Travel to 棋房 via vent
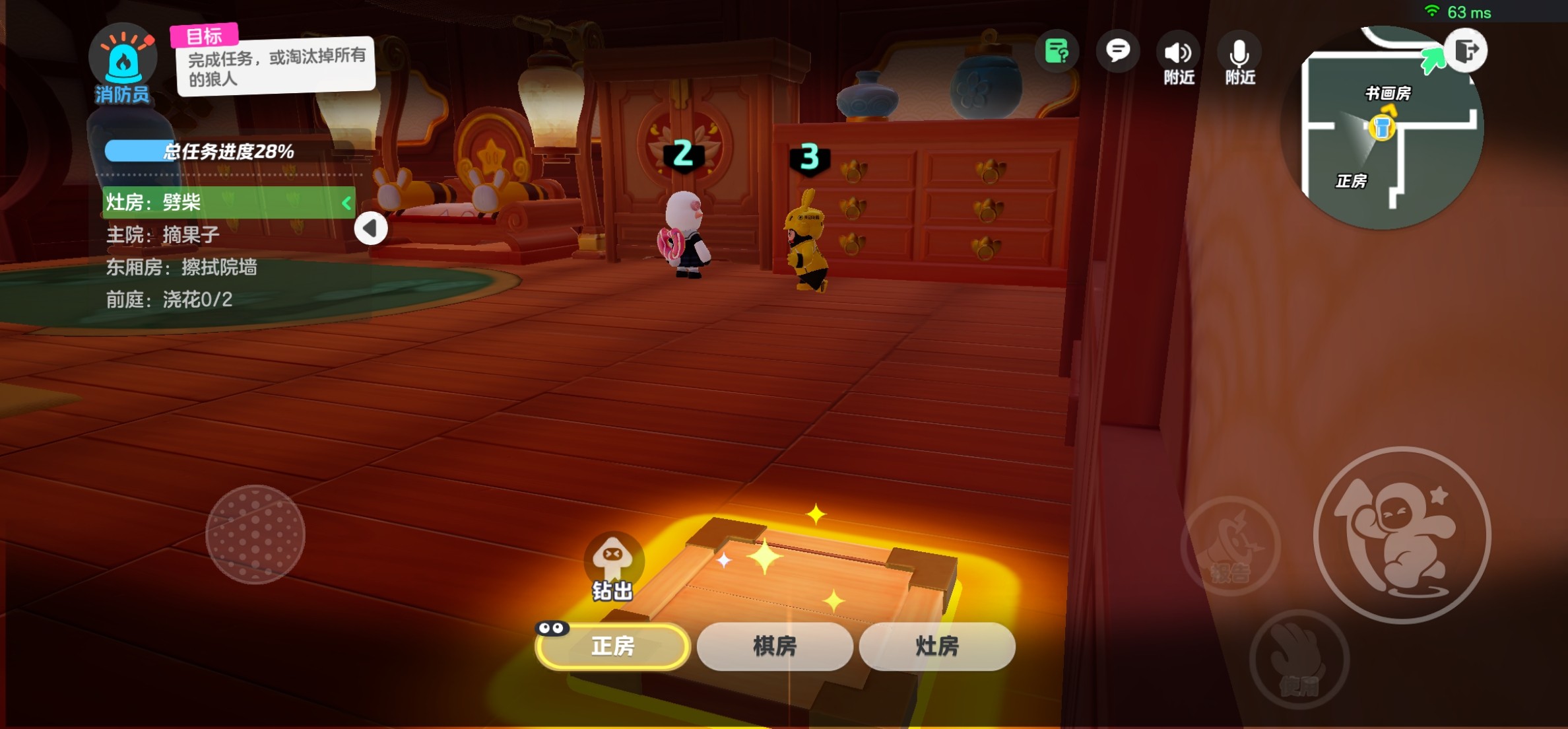The width and height of the screenshot is (1568, 729). (775, 646)
